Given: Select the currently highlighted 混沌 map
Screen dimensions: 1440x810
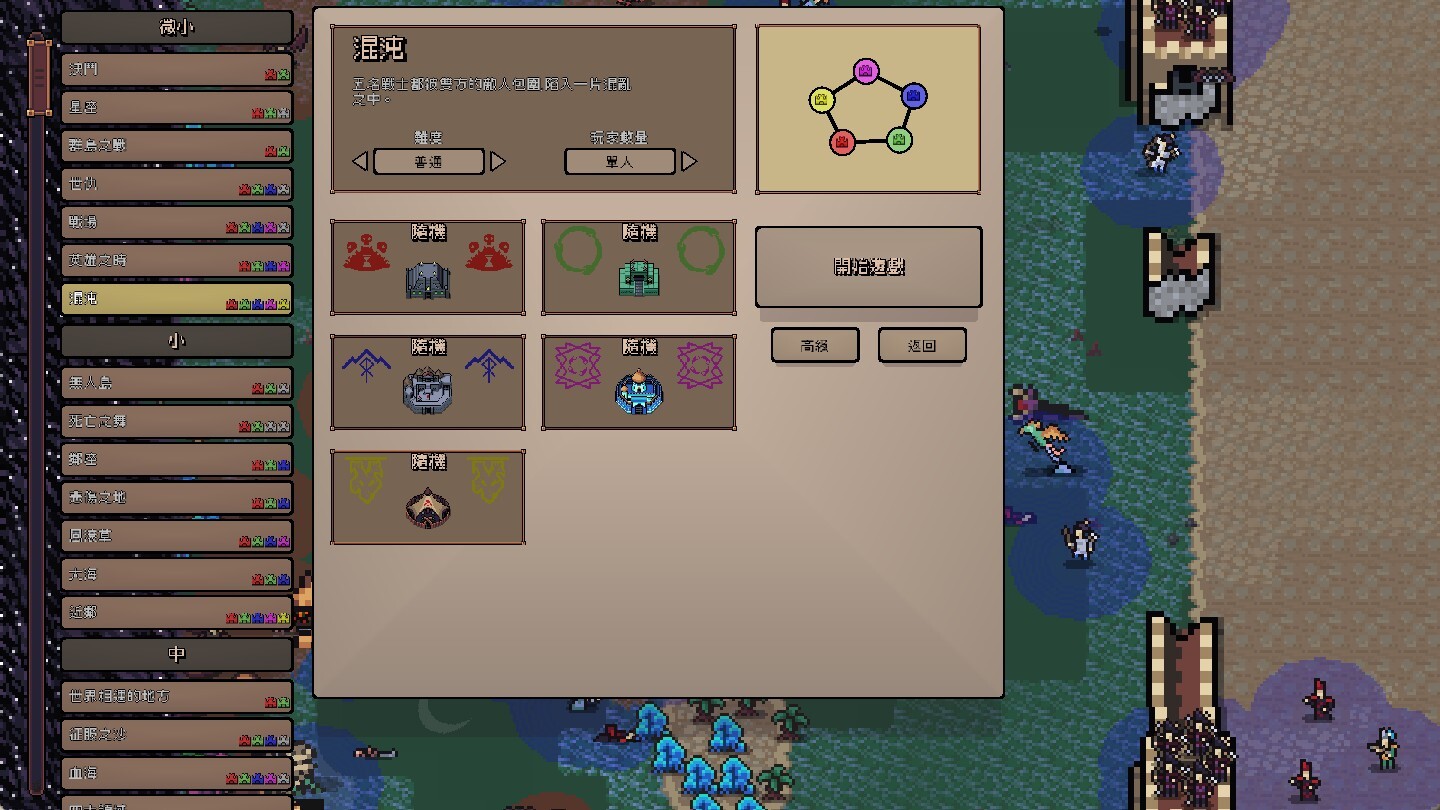Looking at the screenshot, I should pyautogui.click(x=176, y=299).
